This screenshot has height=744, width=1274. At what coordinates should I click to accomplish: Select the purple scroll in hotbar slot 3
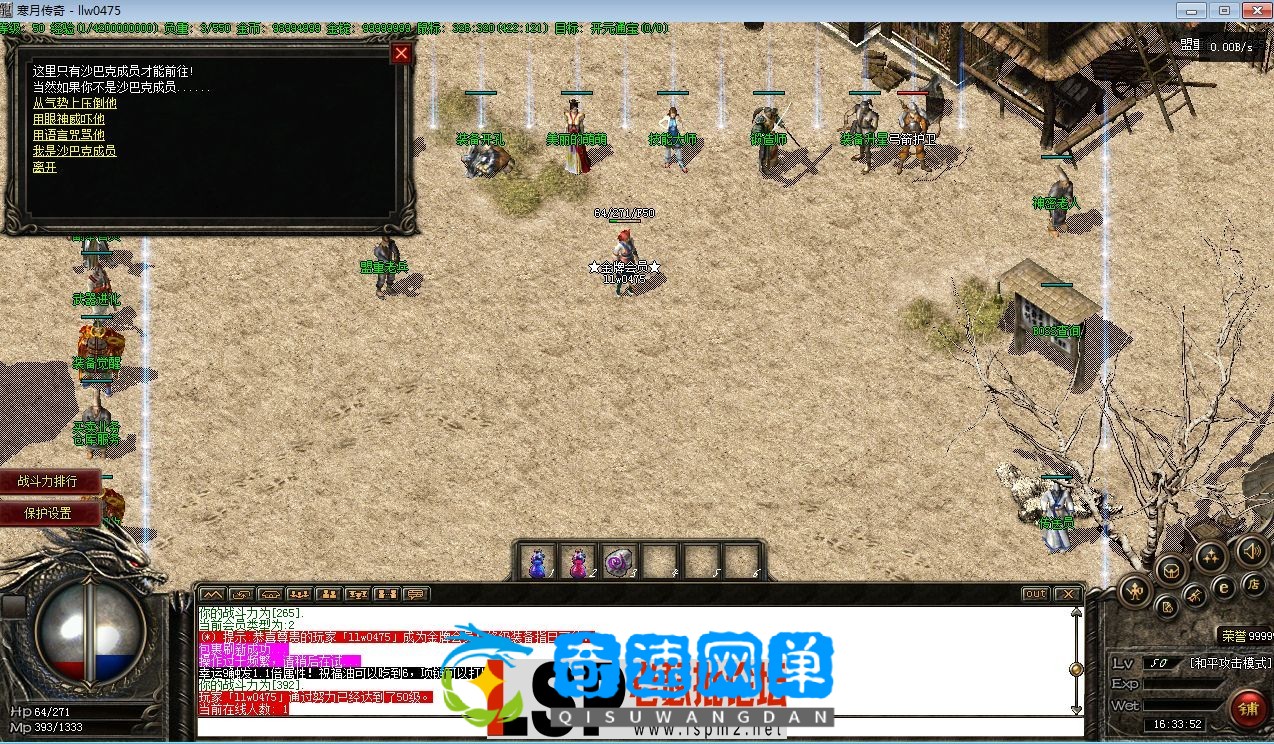[x=618, y=563]
